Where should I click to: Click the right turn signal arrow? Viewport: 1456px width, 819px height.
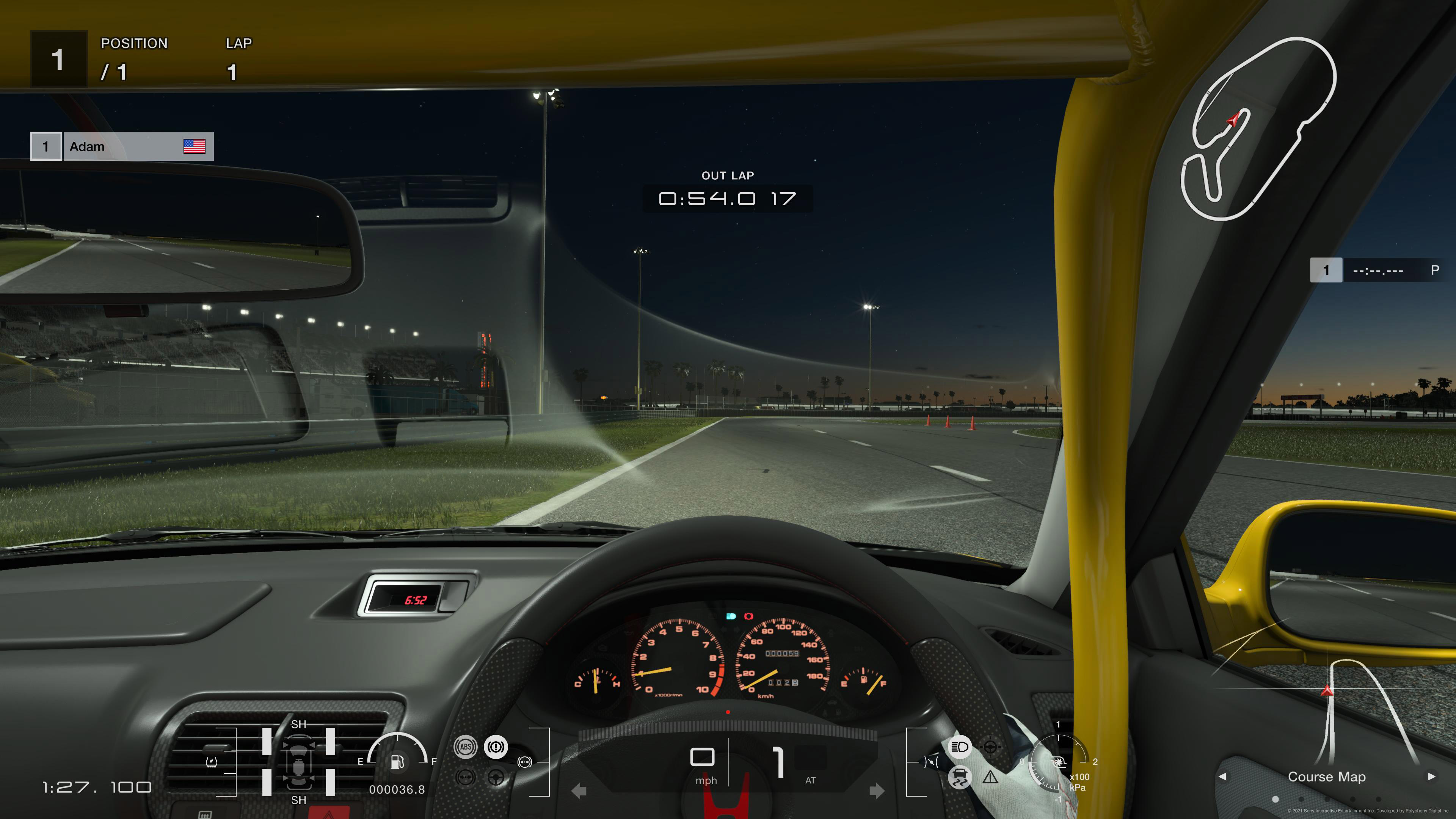point(877,791)
